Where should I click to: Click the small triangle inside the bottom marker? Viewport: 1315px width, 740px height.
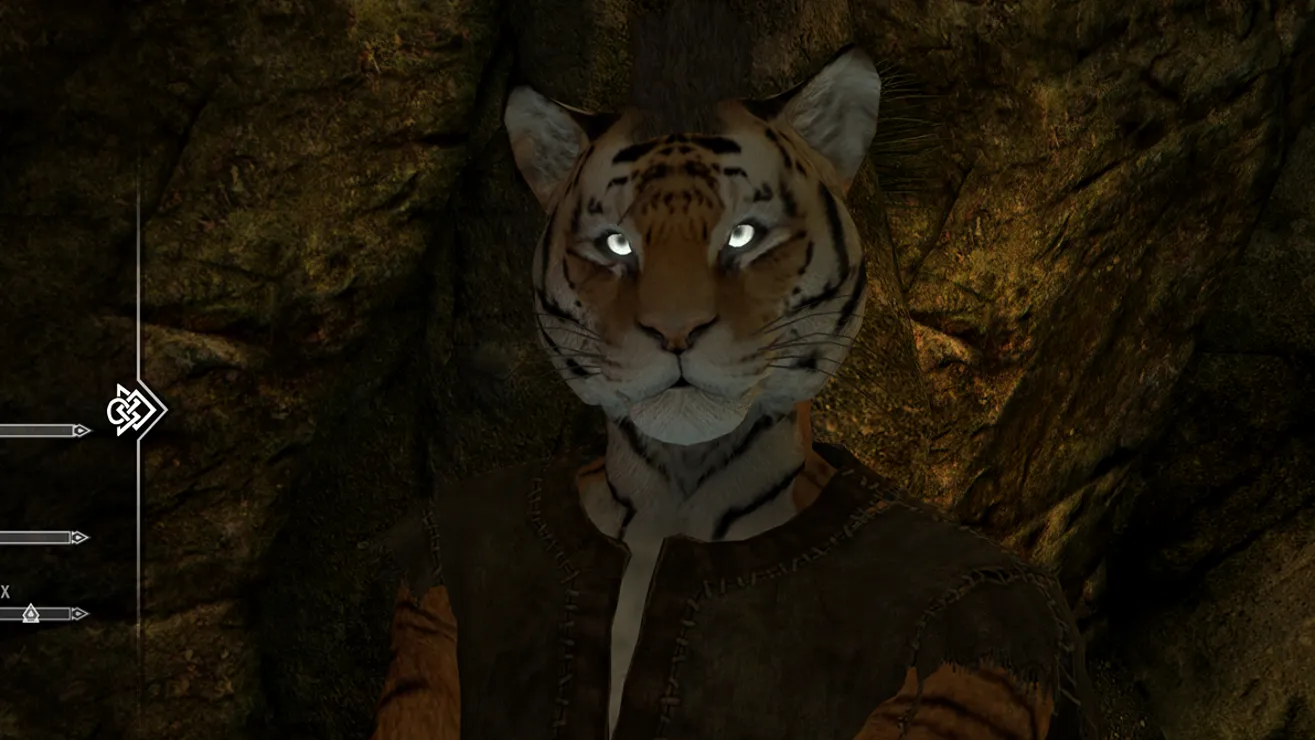(x=31, y=614)
